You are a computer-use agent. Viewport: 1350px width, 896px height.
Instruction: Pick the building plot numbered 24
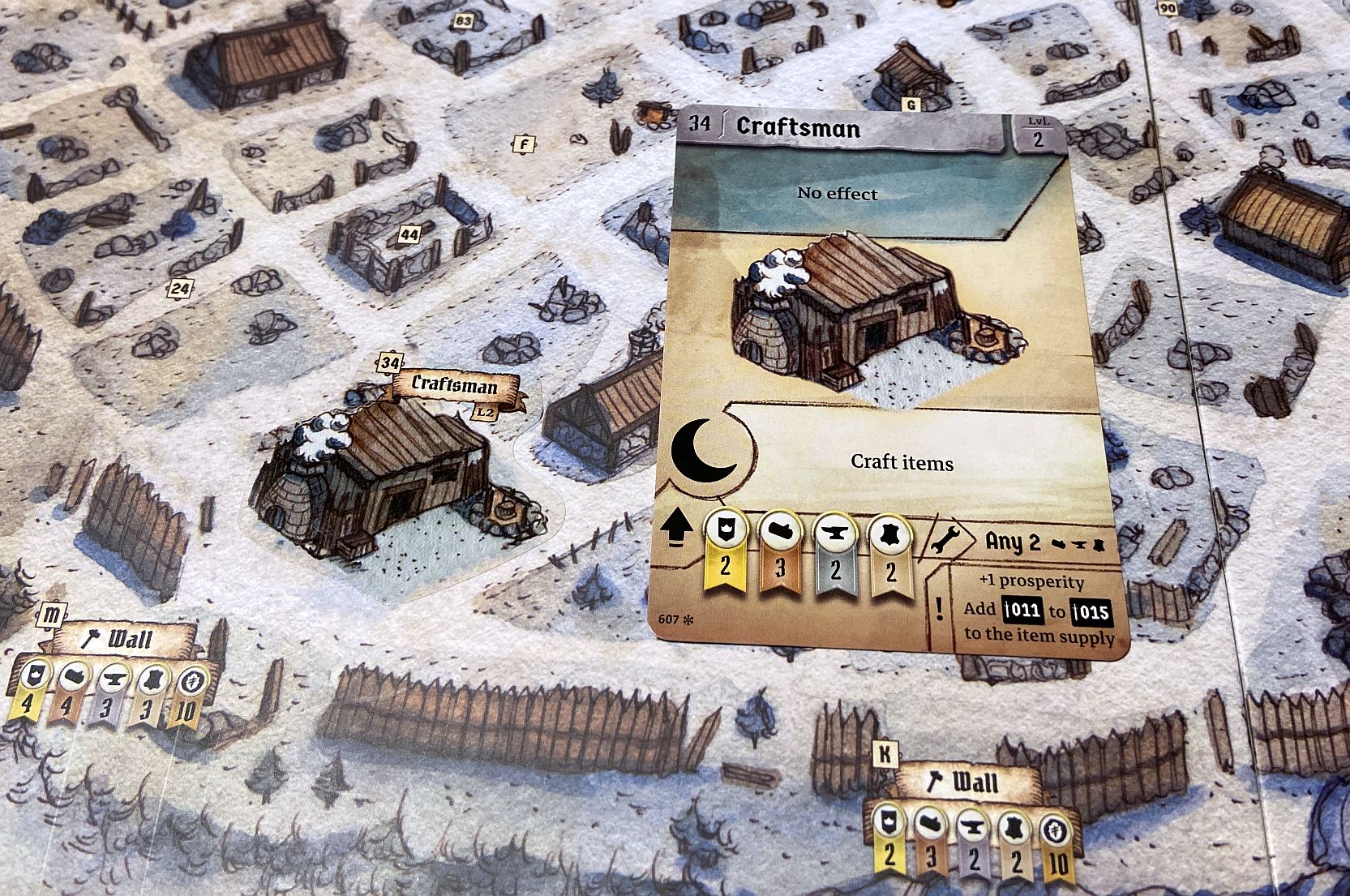[180, 289]
